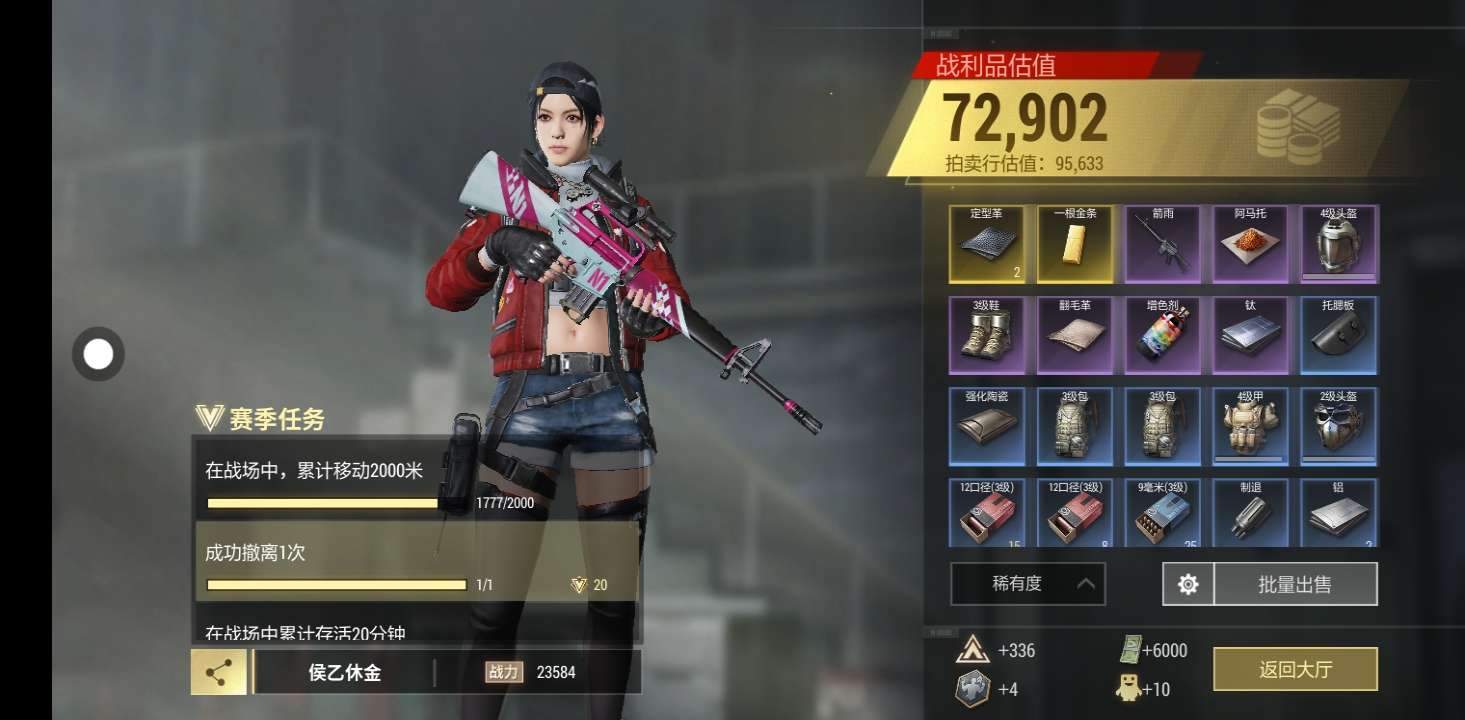The image size is (1465, 720).
Task: Open the gear settings icon beside batch sell
Action: click(1188, 584)
